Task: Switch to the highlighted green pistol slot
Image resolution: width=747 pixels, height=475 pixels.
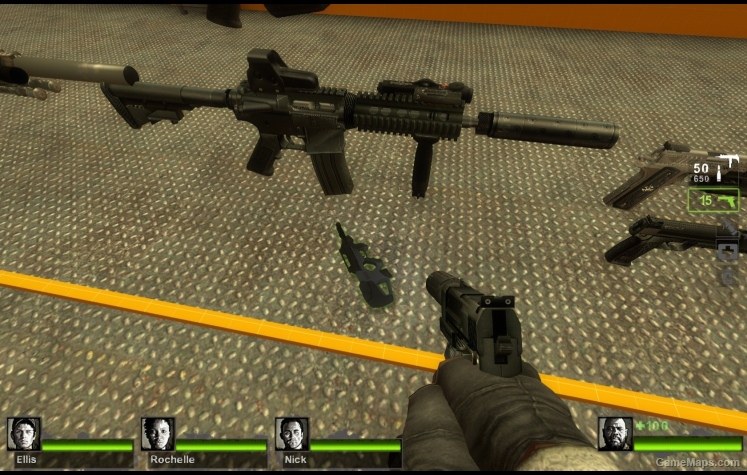Action: tap(714, 201)
